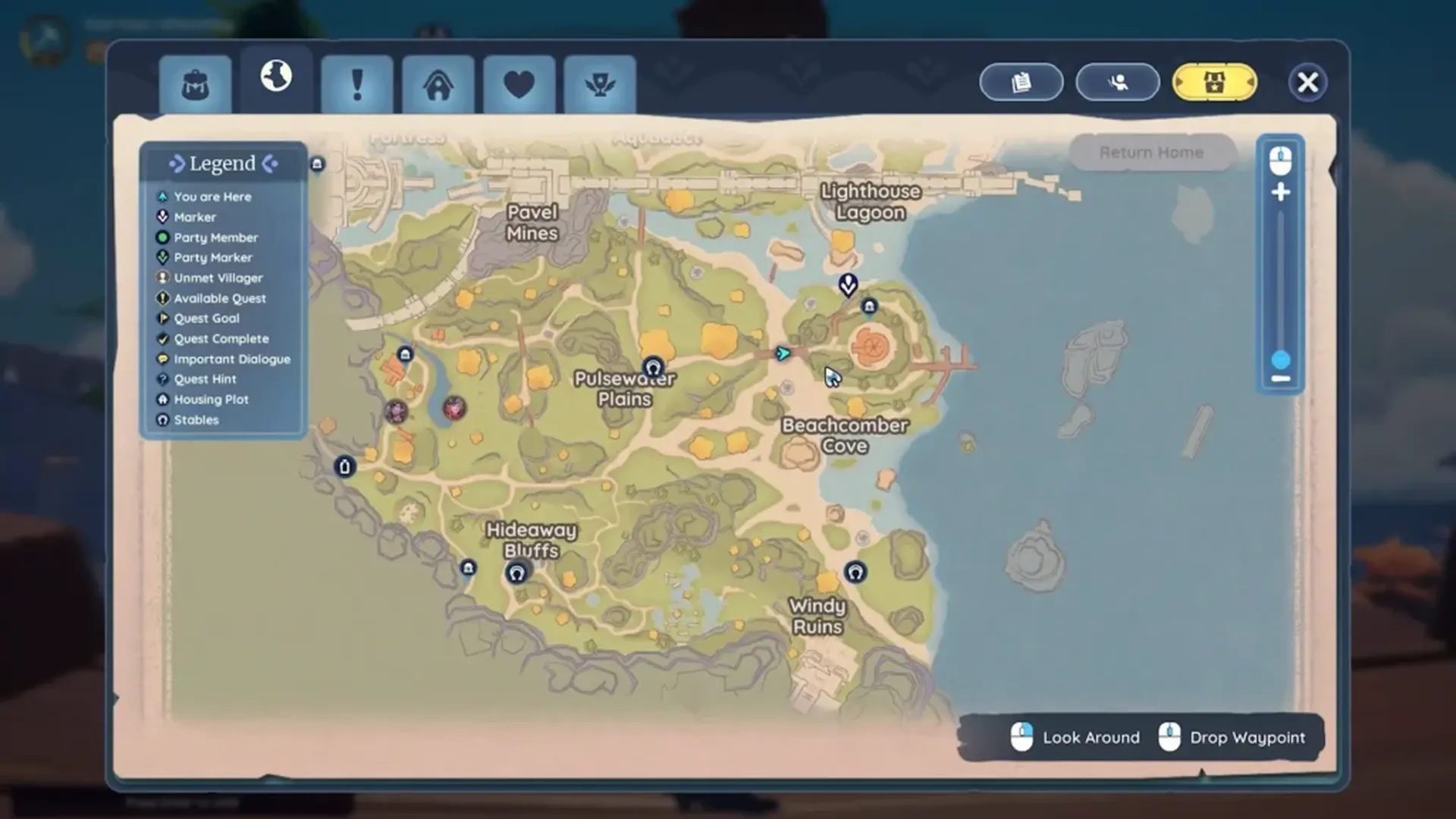Click the cyan quest goal arrow on the map

[x=783, y=352]
